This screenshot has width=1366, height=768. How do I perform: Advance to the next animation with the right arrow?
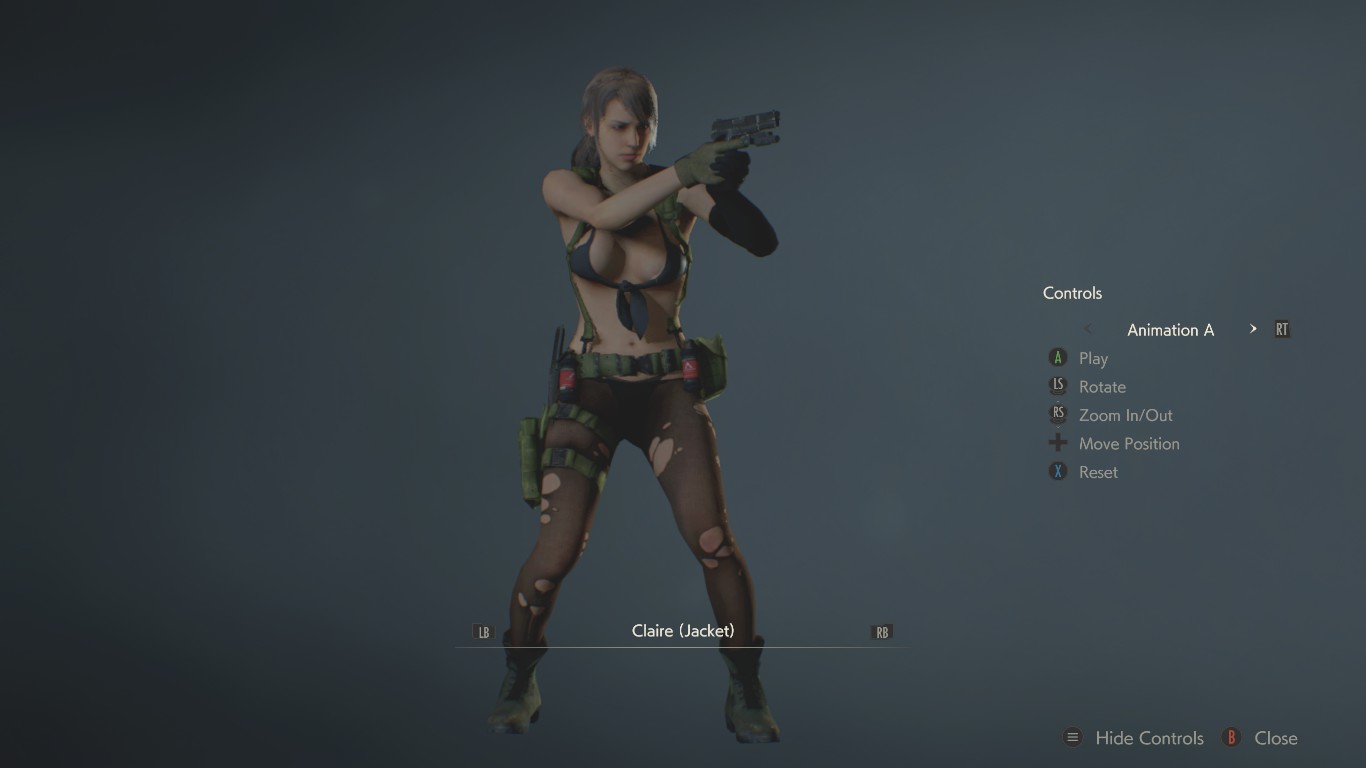pyautogui.click(x=1253, y=329)
